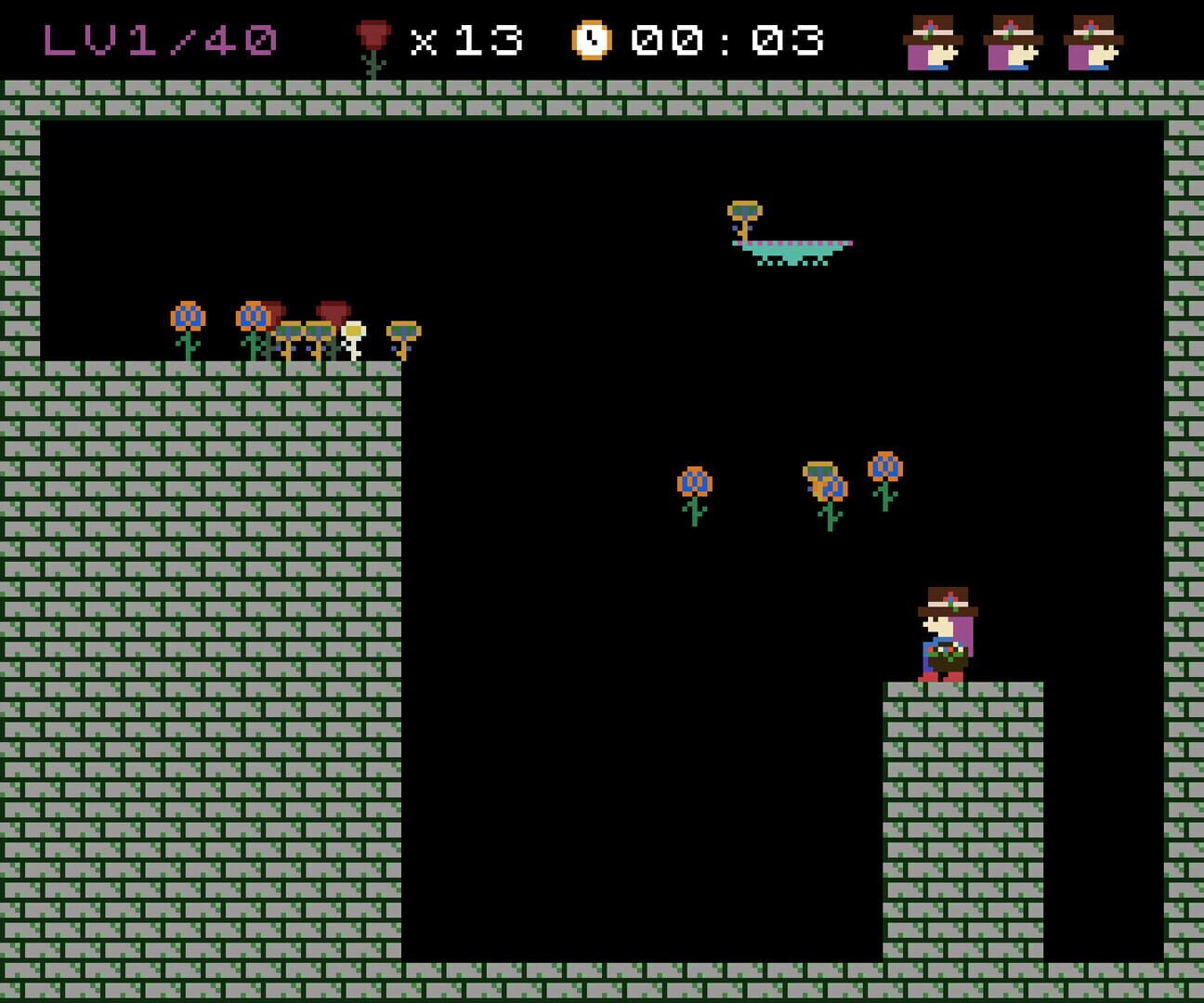Click the dark red rose bloom between the flowers
The image size is (1204, 1003).
pyautogui.click(x=275, y=306)
